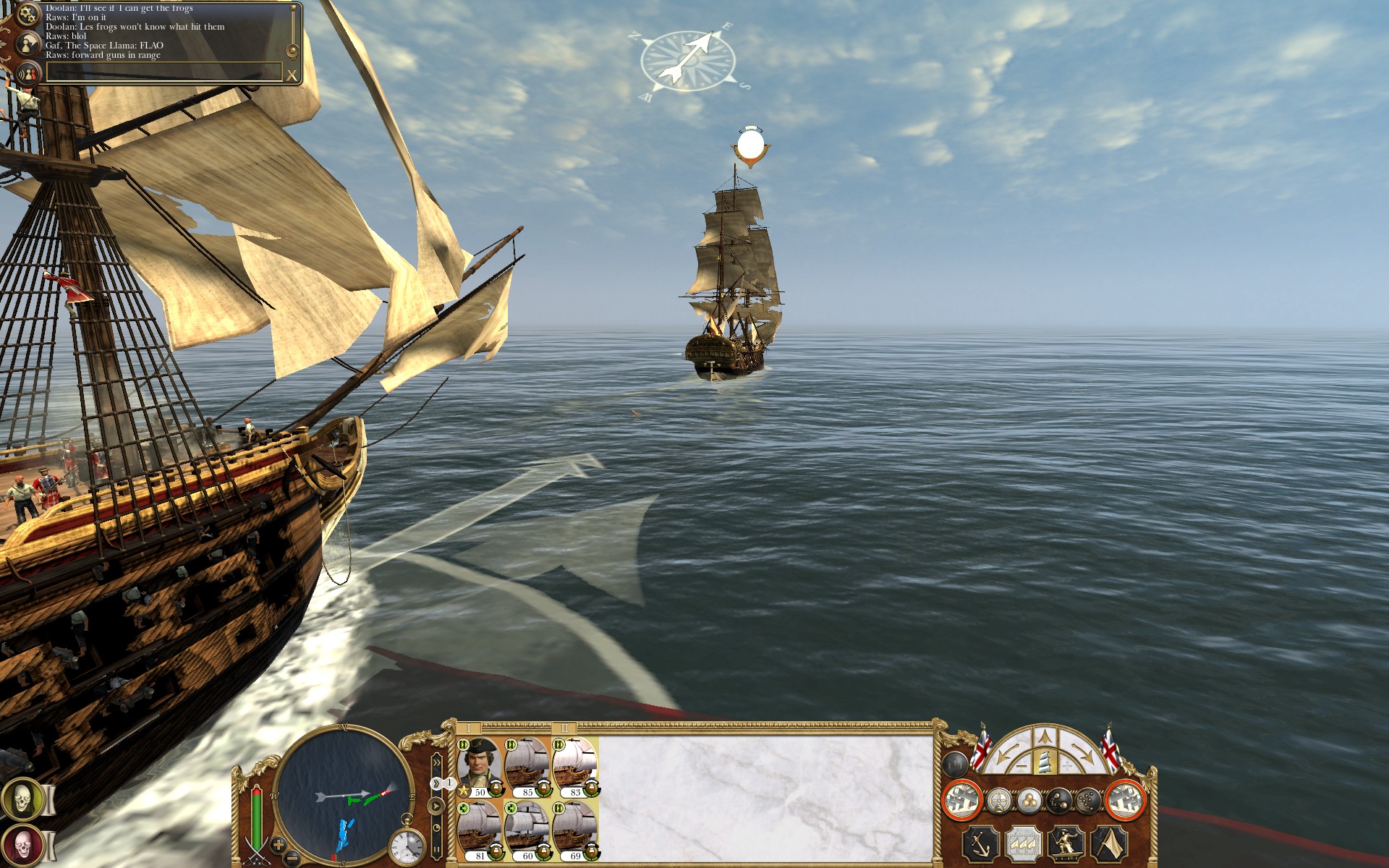Steer forward with the up arrow
Screen dimensions: 1389x868
click(x=1043, y=739)
